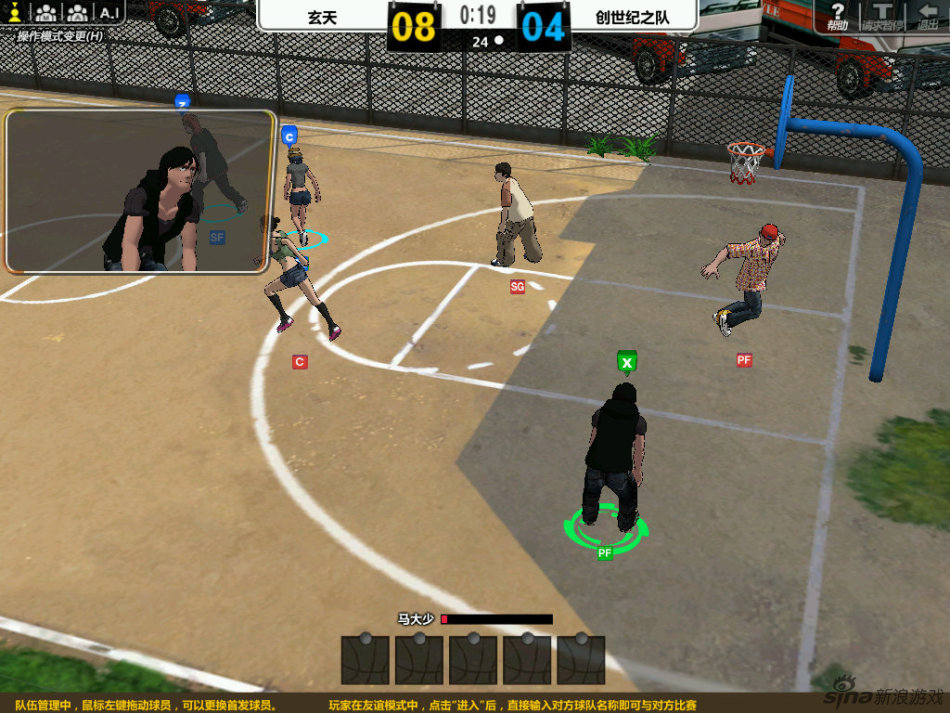Select the yellow single-player control mode icon
Viewport: 950px width, 713px height.
(15, 13)
